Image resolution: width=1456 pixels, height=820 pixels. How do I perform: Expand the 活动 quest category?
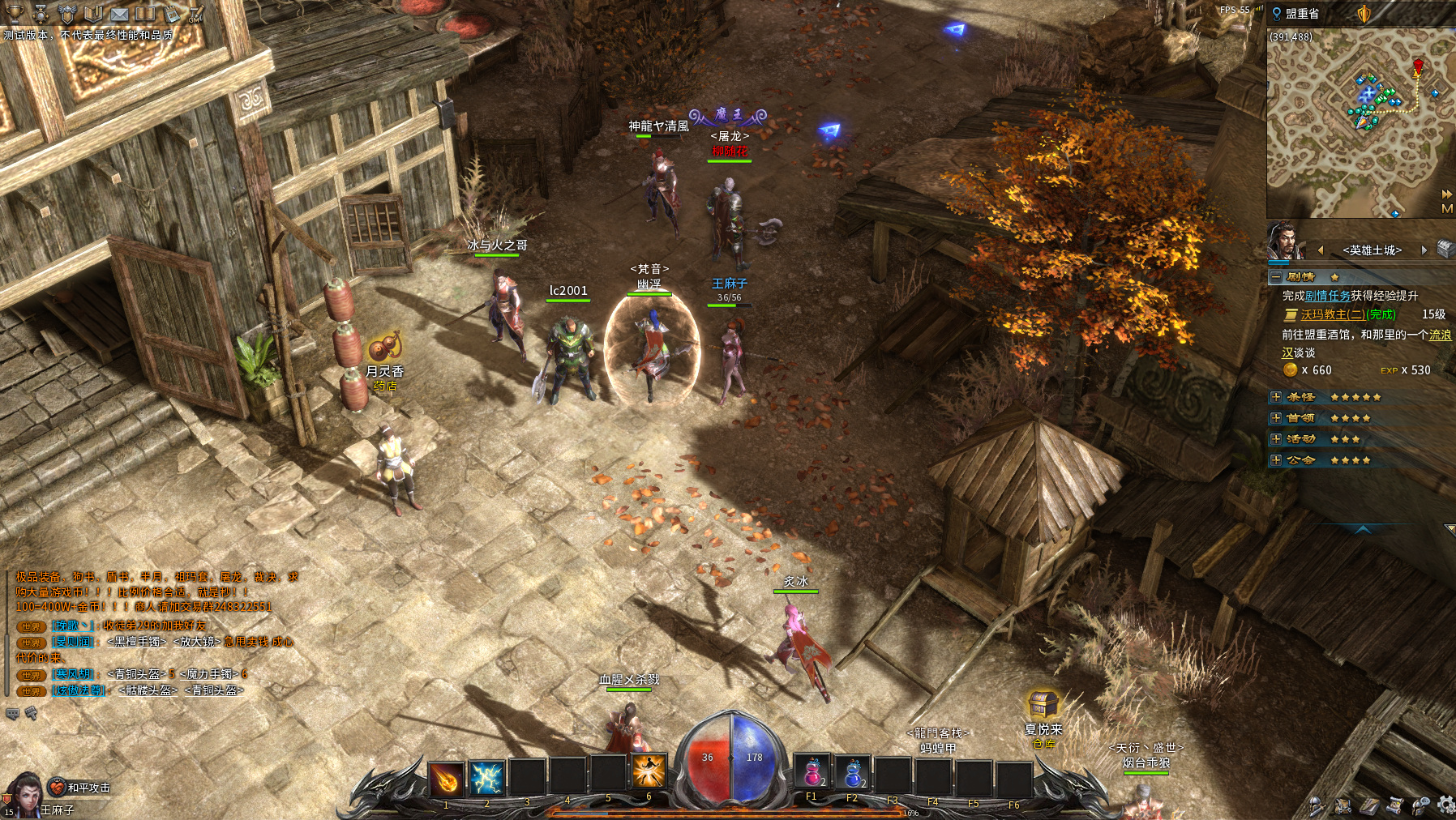1276,439
